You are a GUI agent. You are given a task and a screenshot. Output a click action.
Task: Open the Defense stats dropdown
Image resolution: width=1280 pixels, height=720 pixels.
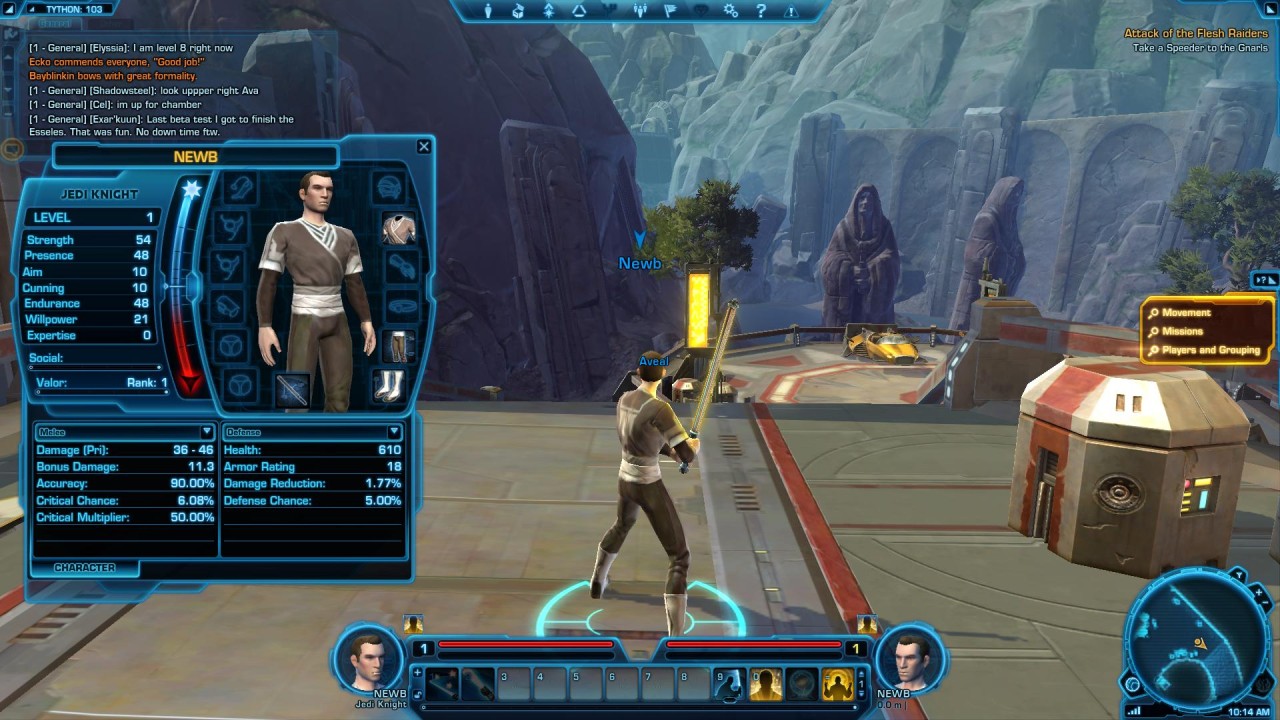pyautogui.click(x=394, y=432)
